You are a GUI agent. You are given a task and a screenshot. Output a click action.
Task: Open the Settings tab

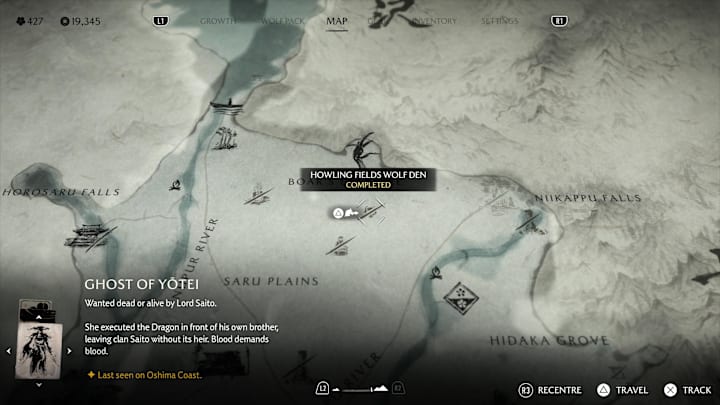point(499,20)
